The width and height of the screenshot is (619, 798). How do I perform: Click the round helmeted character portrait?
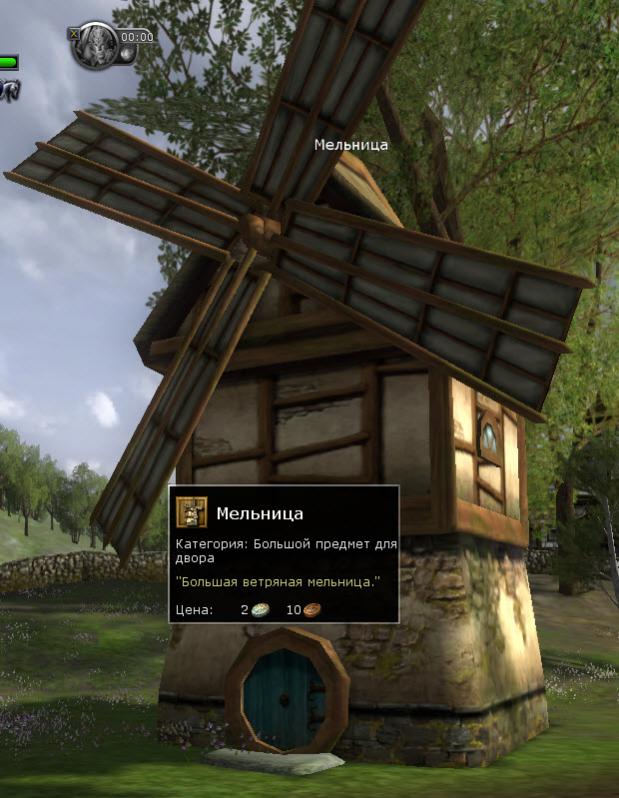[x=96, y=46]
